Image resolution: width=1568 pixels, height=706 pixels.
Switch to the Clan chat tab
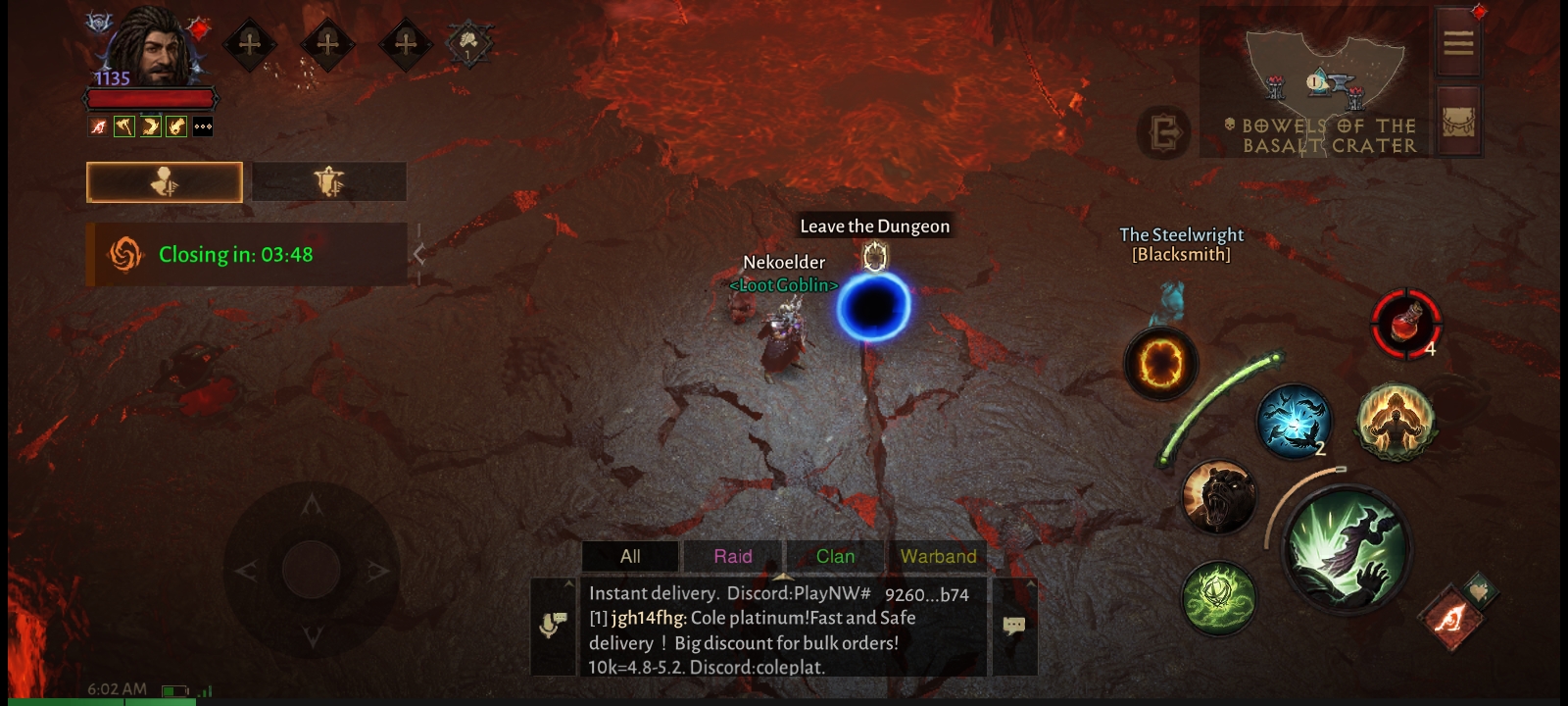click(x=835, y=556)
